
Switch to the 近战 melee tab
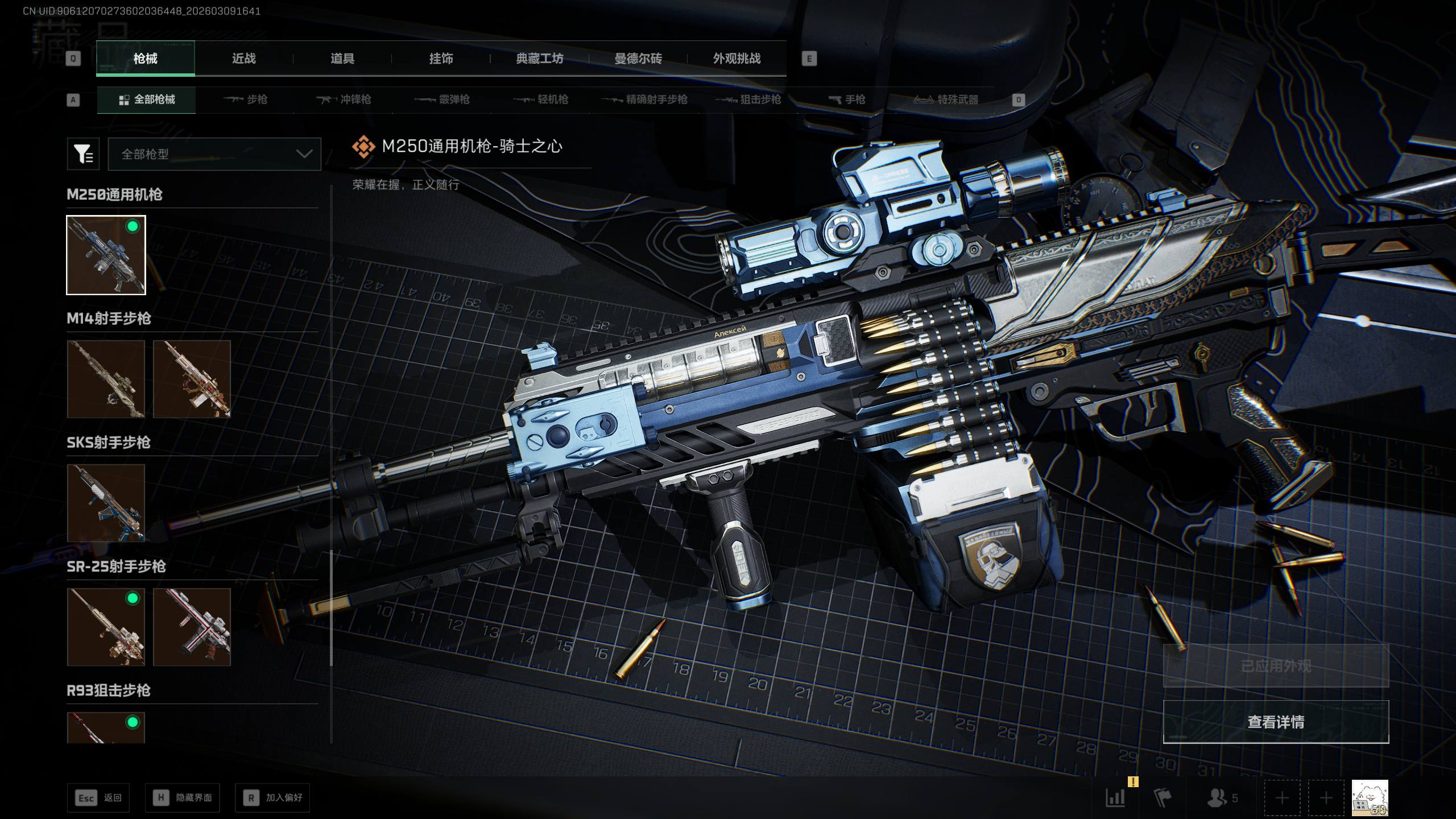click(x=244, y=59)
